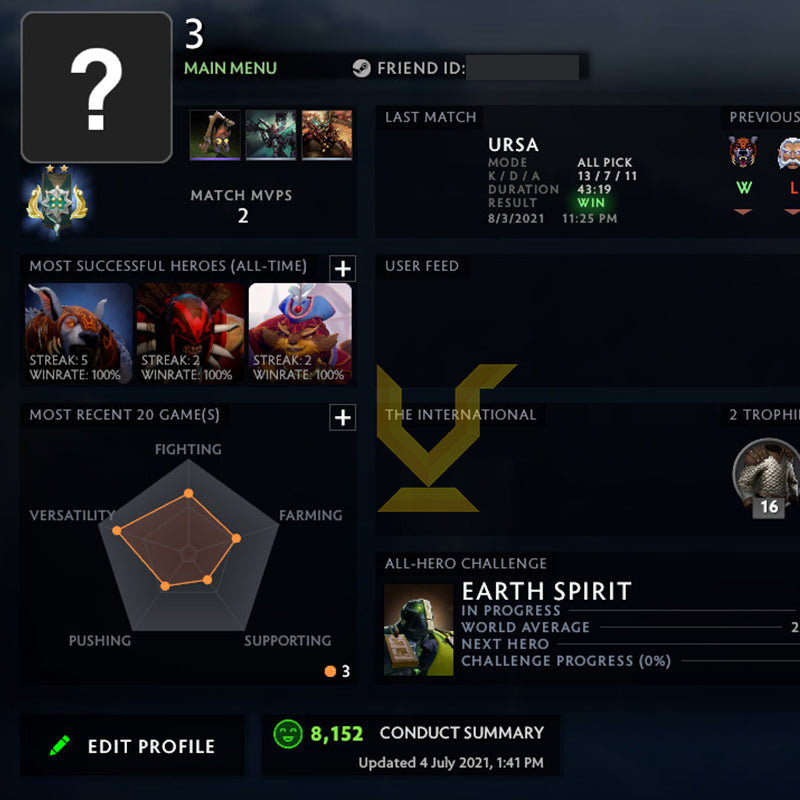Open the last match Ursa details

(x=514, y=145)
